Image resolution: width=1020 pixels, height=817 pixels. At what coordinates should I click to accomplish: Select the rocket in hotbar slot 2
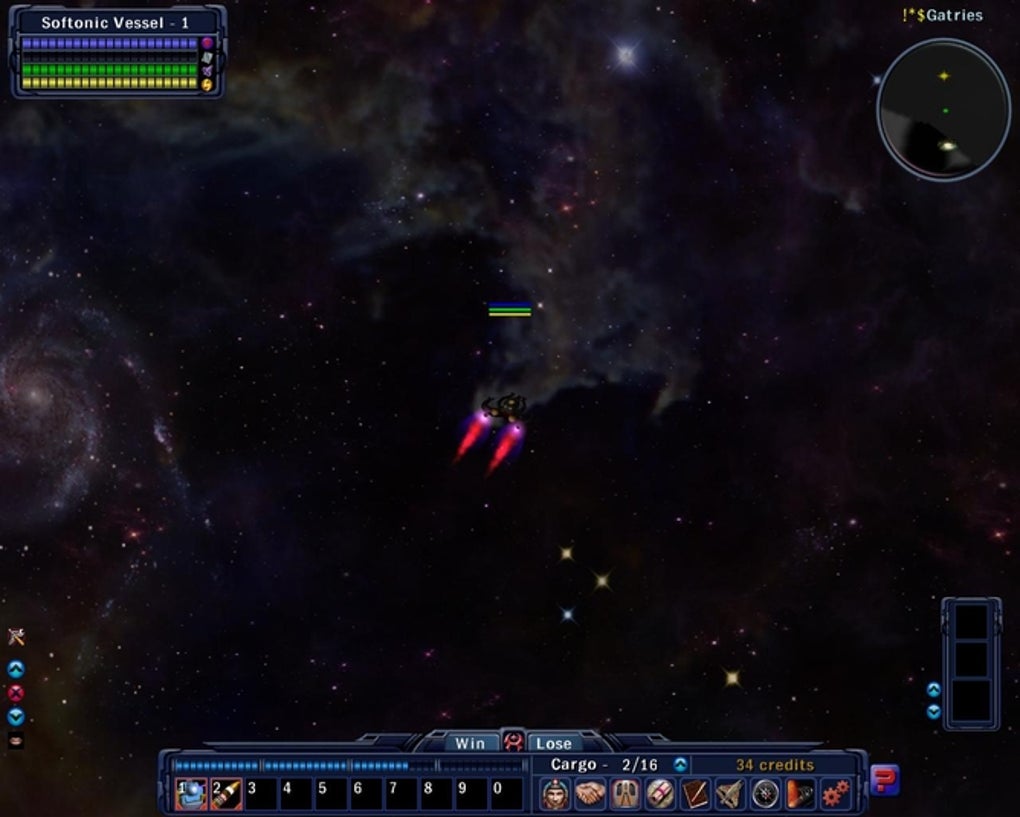226,794
